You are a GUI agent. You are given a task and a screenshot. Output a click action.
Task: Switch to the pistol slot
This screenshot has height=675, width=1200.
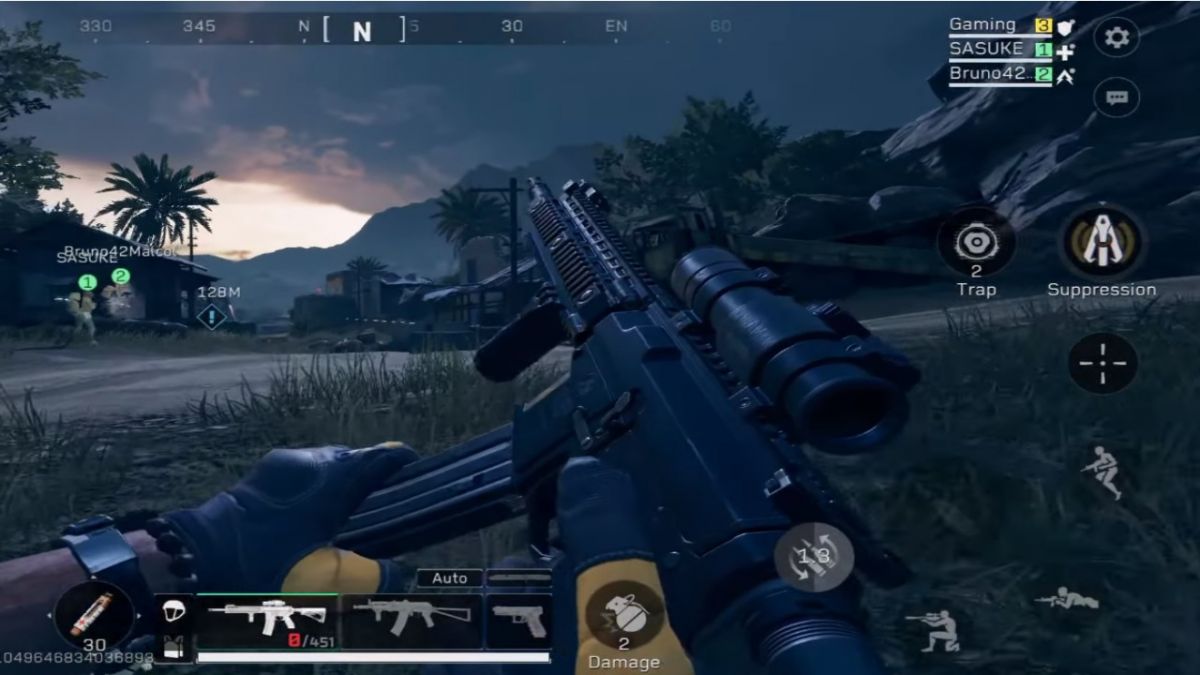(x=519, y=620)
